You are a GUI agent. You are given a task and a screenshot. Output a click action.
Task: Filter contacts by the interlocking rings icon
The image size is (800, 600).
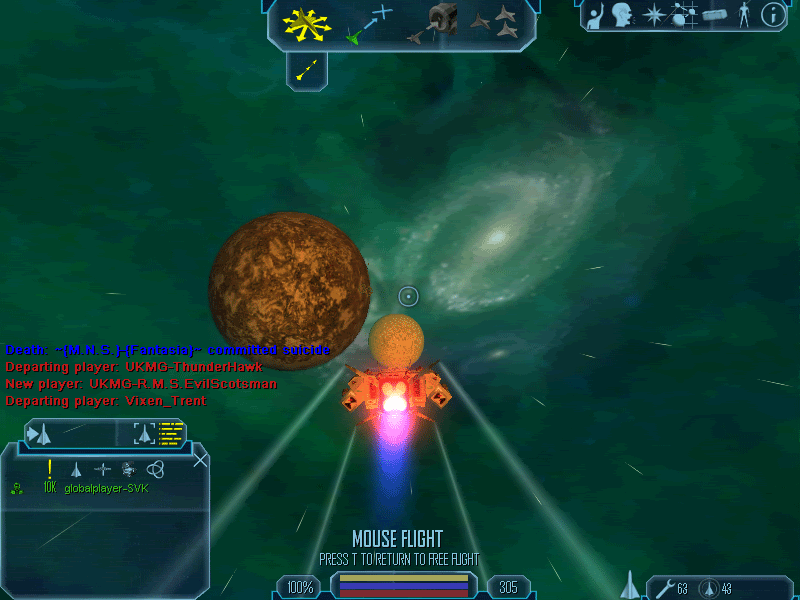click(x=154, y=468)
